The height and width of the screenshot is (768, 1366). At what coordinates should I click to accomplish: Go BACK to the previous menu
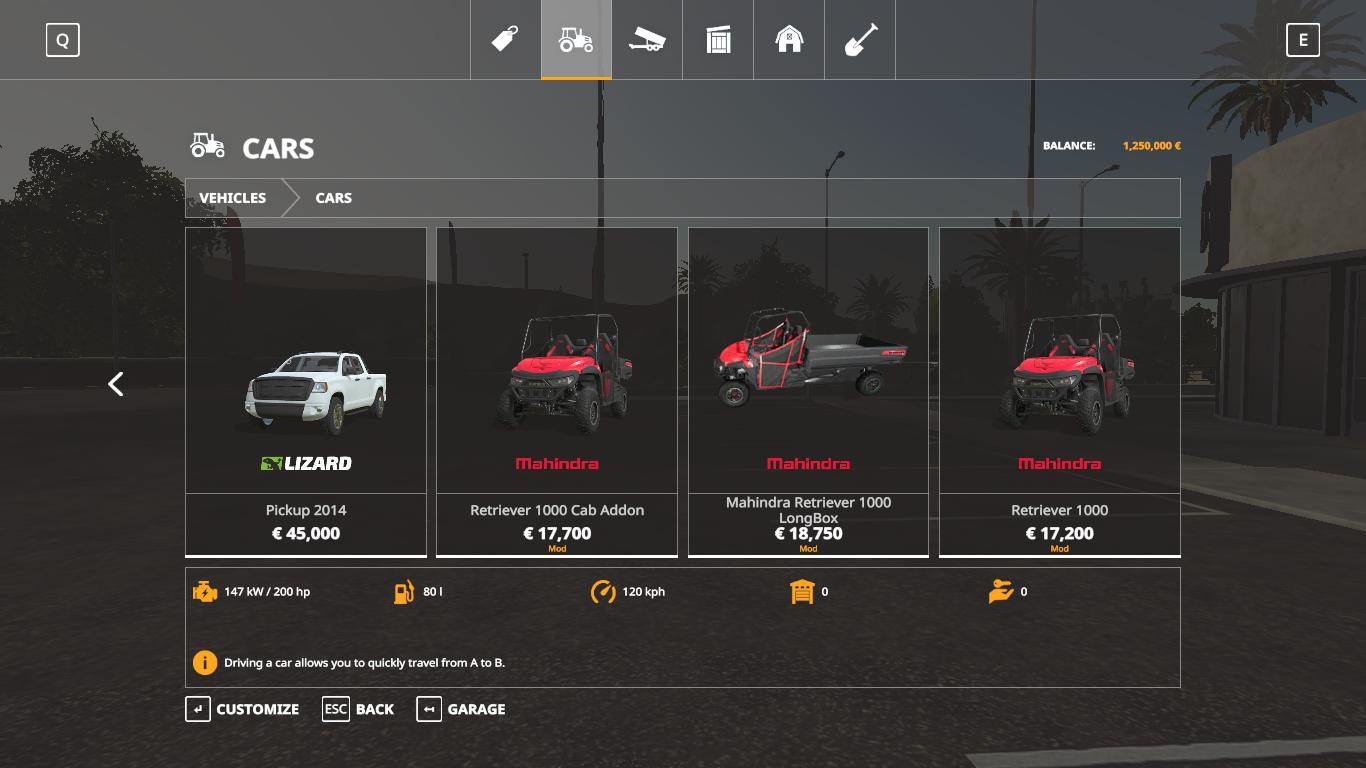point(359,709)
